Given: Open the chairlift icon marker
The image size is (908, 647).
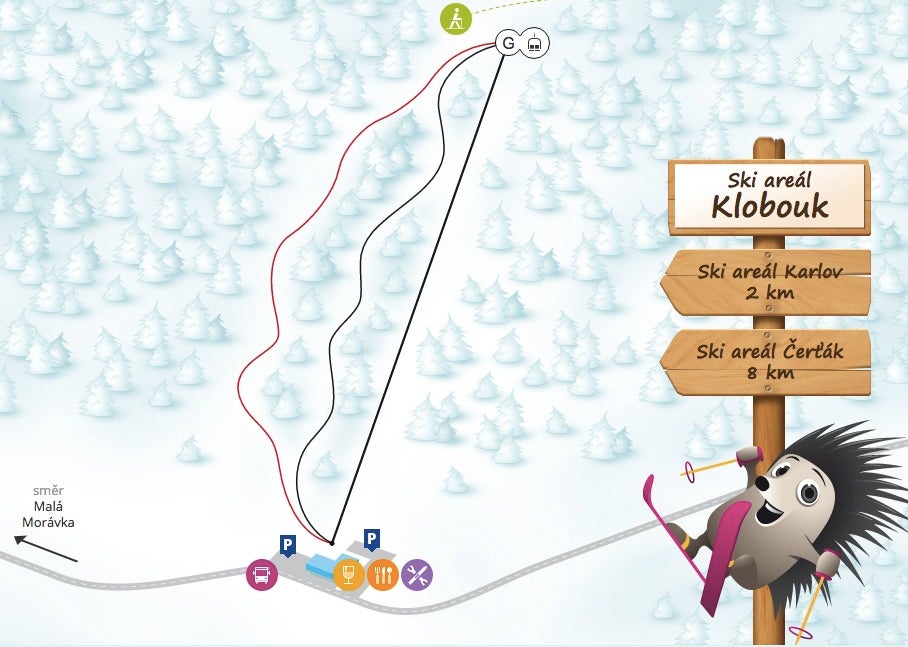Looking at the screenshot, I should [x=536, y=43].
